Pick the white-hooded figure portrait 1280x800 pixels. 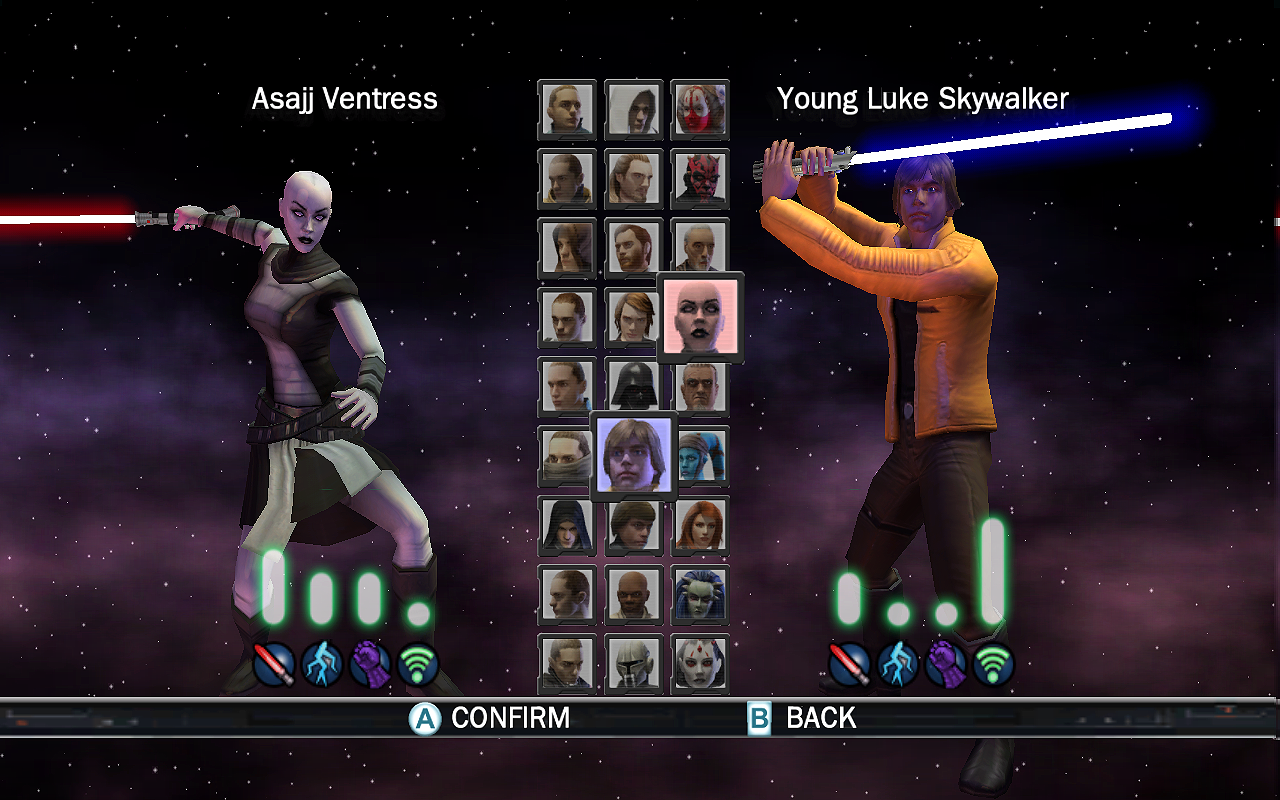[634, 109]
